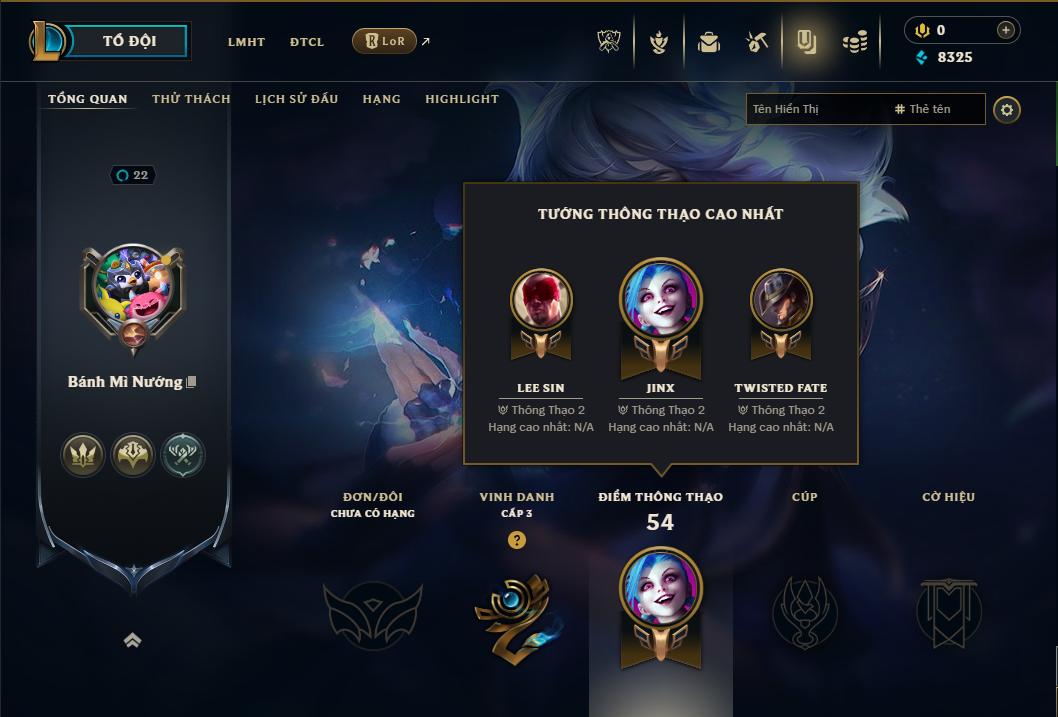This screenshot has height=717, width=1058.
Task: Open the profile settings gear
Action: (1007, 109)
